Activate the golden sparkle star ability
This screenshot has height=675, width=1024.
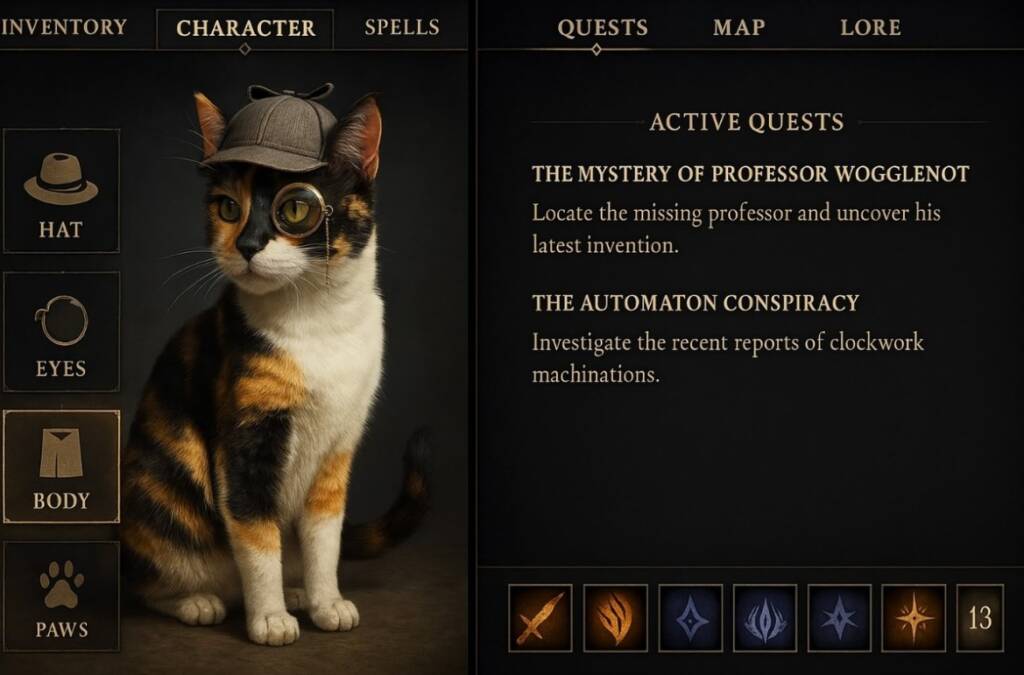click(x=913, y=617)
